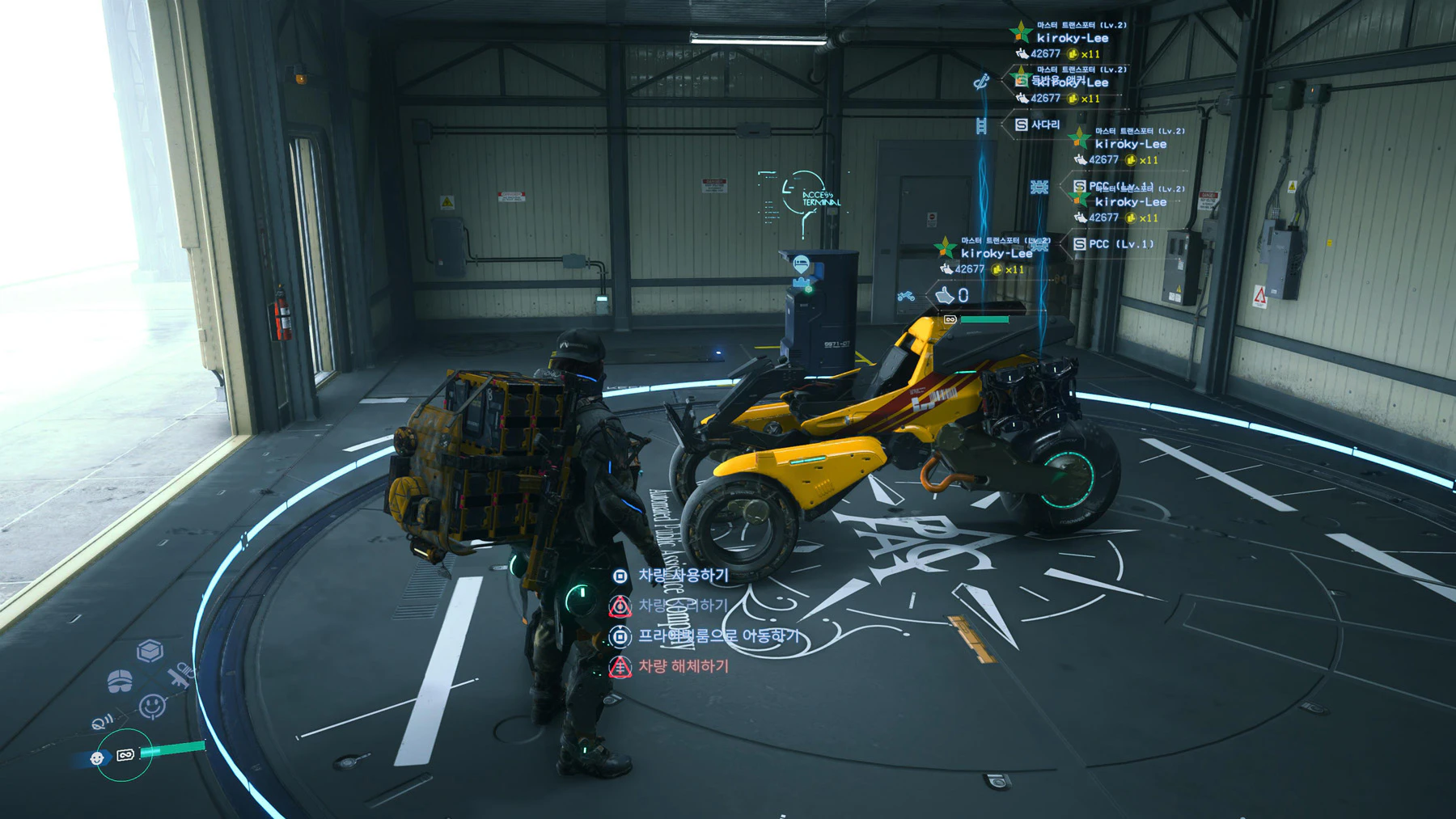Click the smiley face icon

pyautogui.click(x=151, y=706)
